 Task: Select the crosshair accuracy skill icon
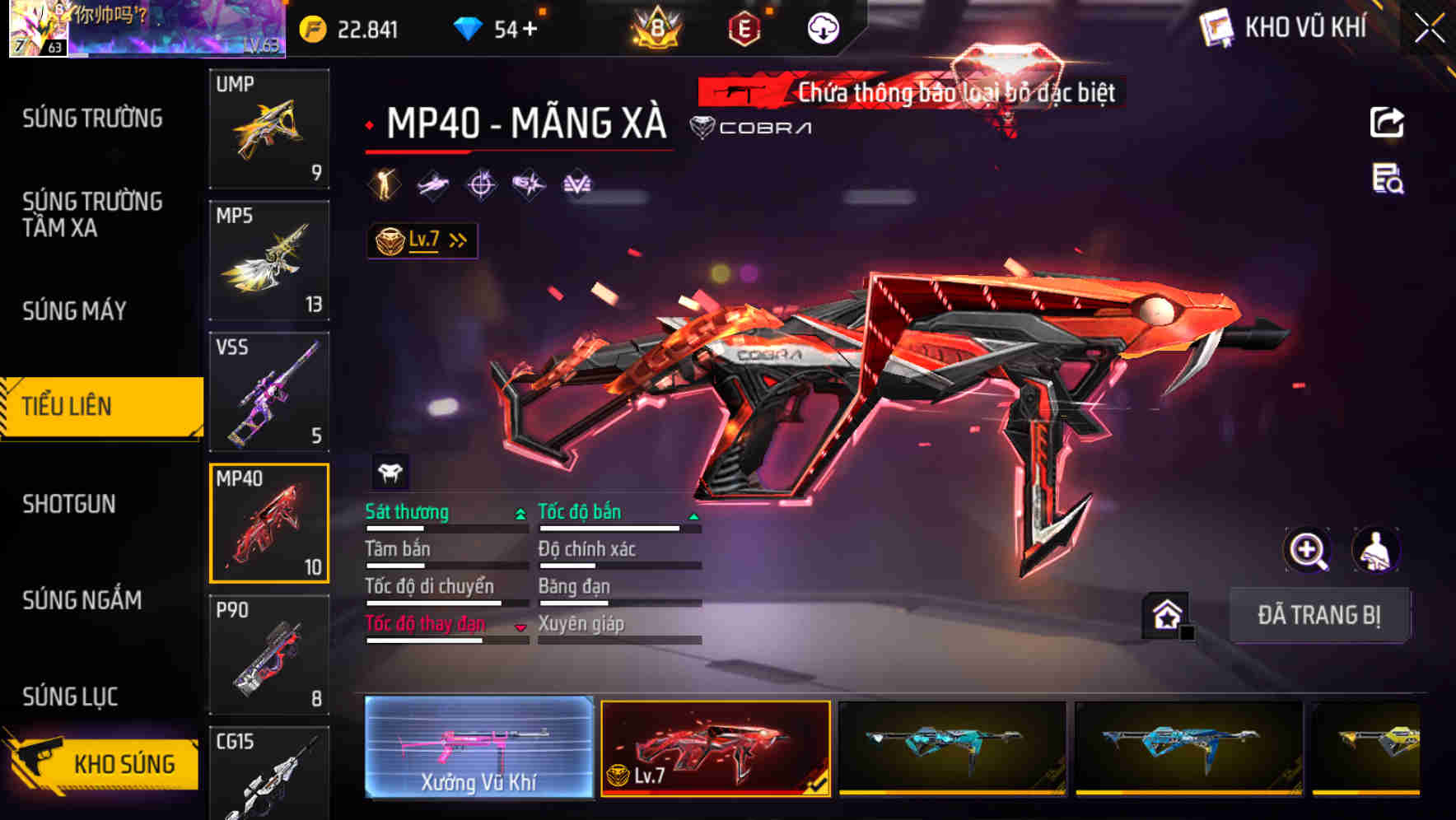click(482, 184)
